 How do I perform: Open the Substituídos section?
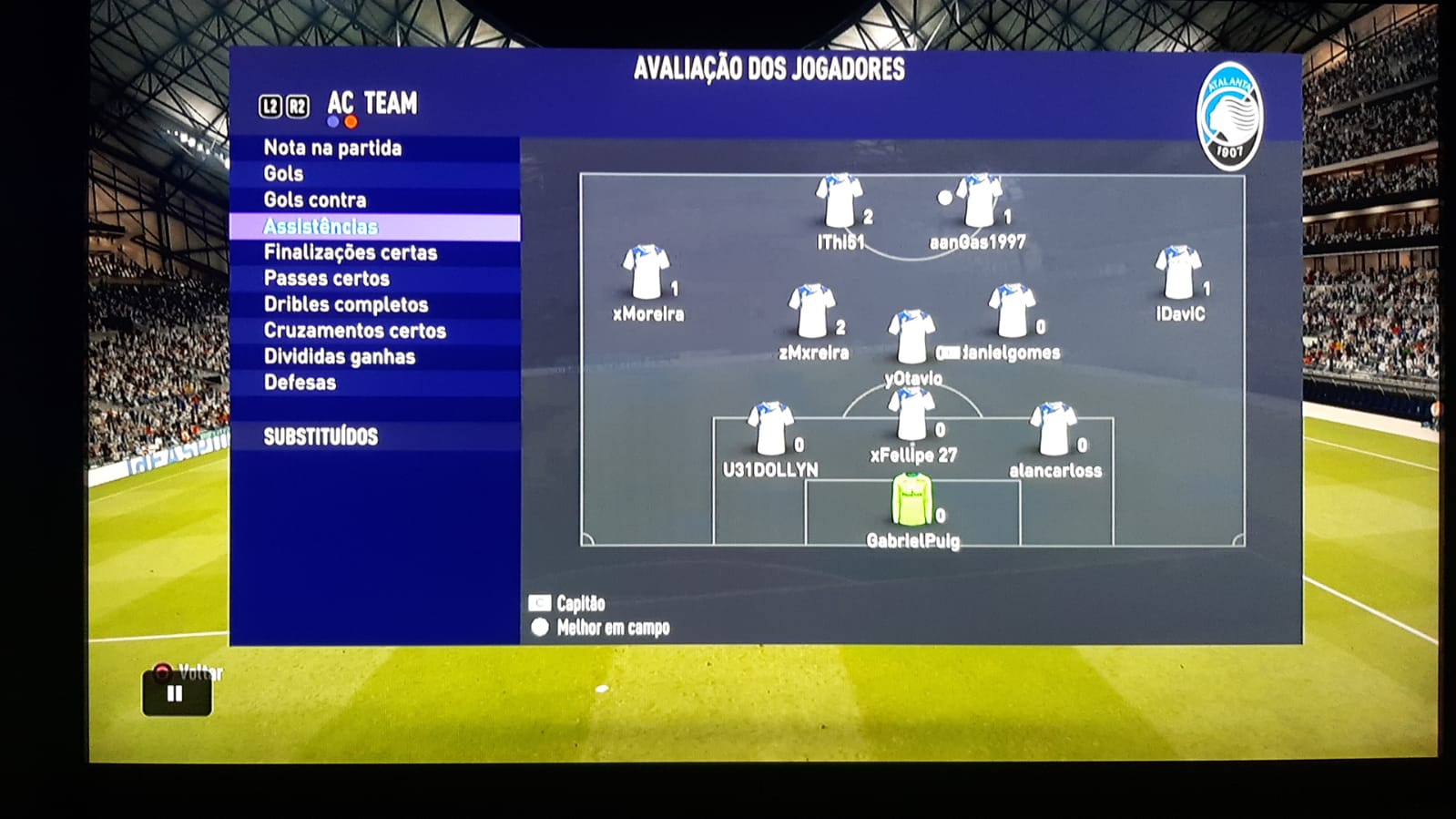coord(321,436)
